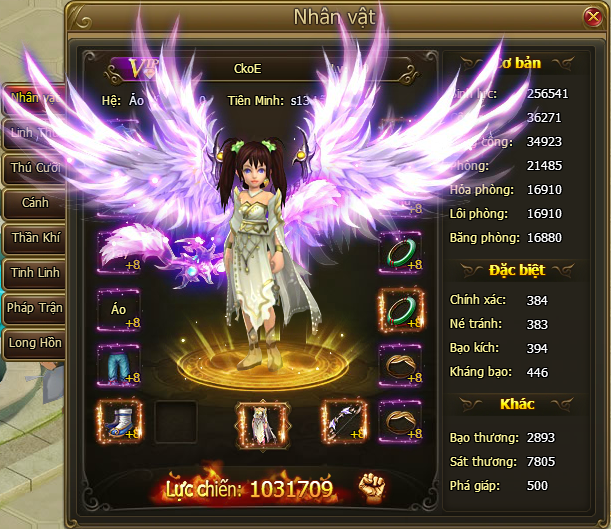This screenshot has height=529, width=611.
Task: Switch to the Long Hồn tab
Action: 35,343
